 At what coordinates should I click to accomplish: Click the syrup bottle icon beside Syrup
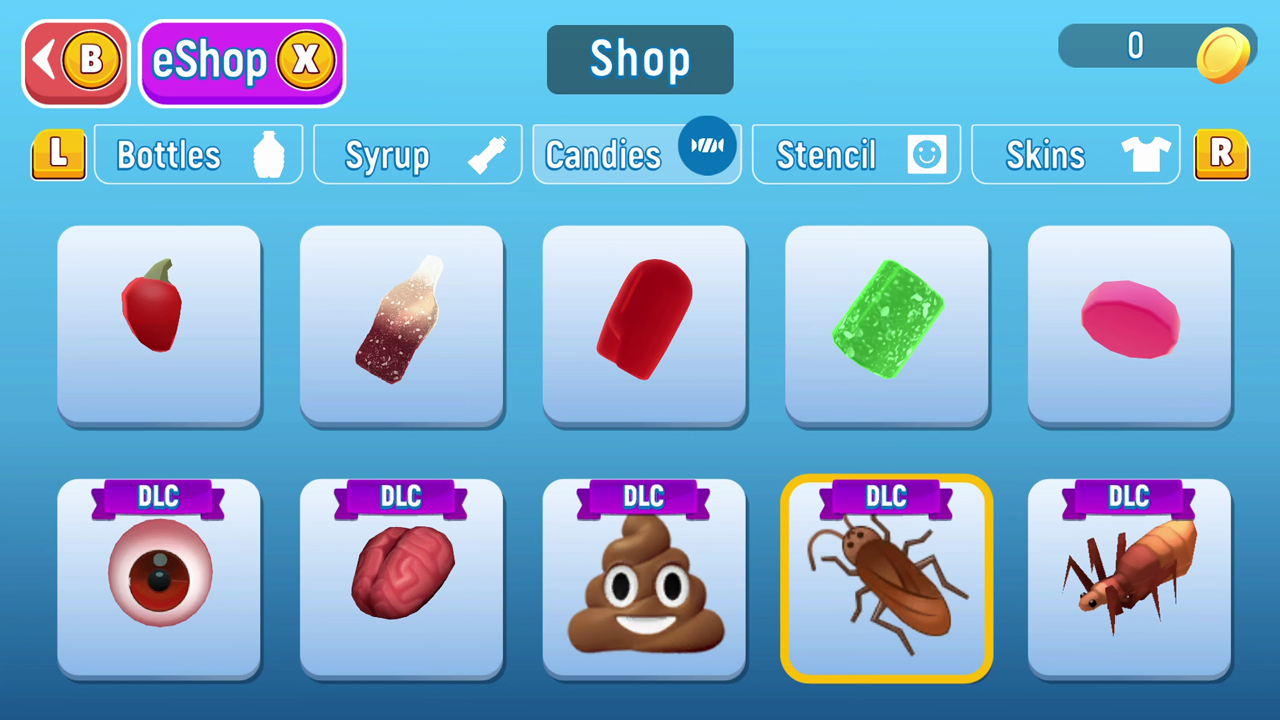point(487,153)
